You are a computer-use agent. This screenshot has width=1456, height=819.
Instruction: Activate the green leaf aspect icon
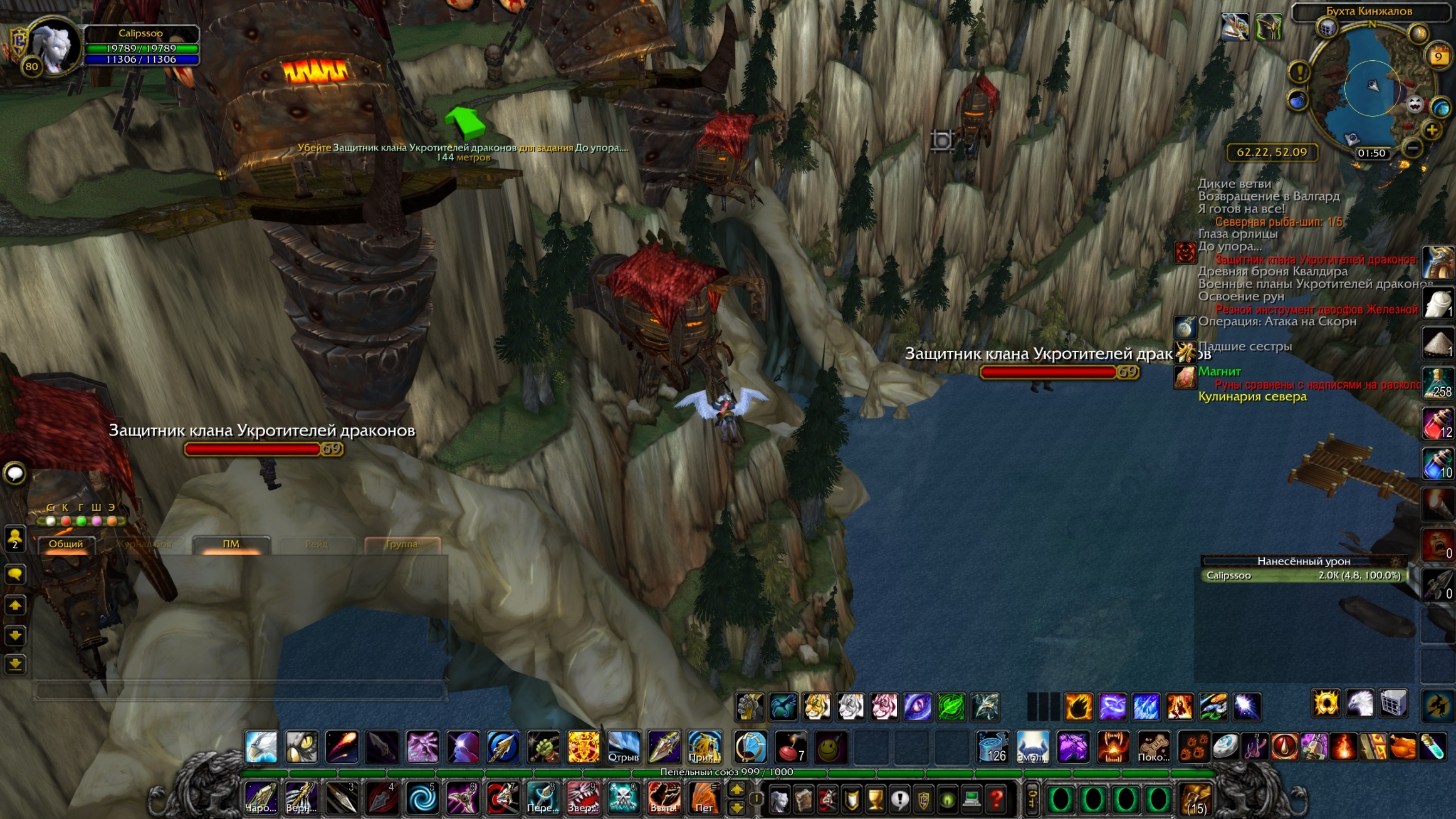coord(951,707)
